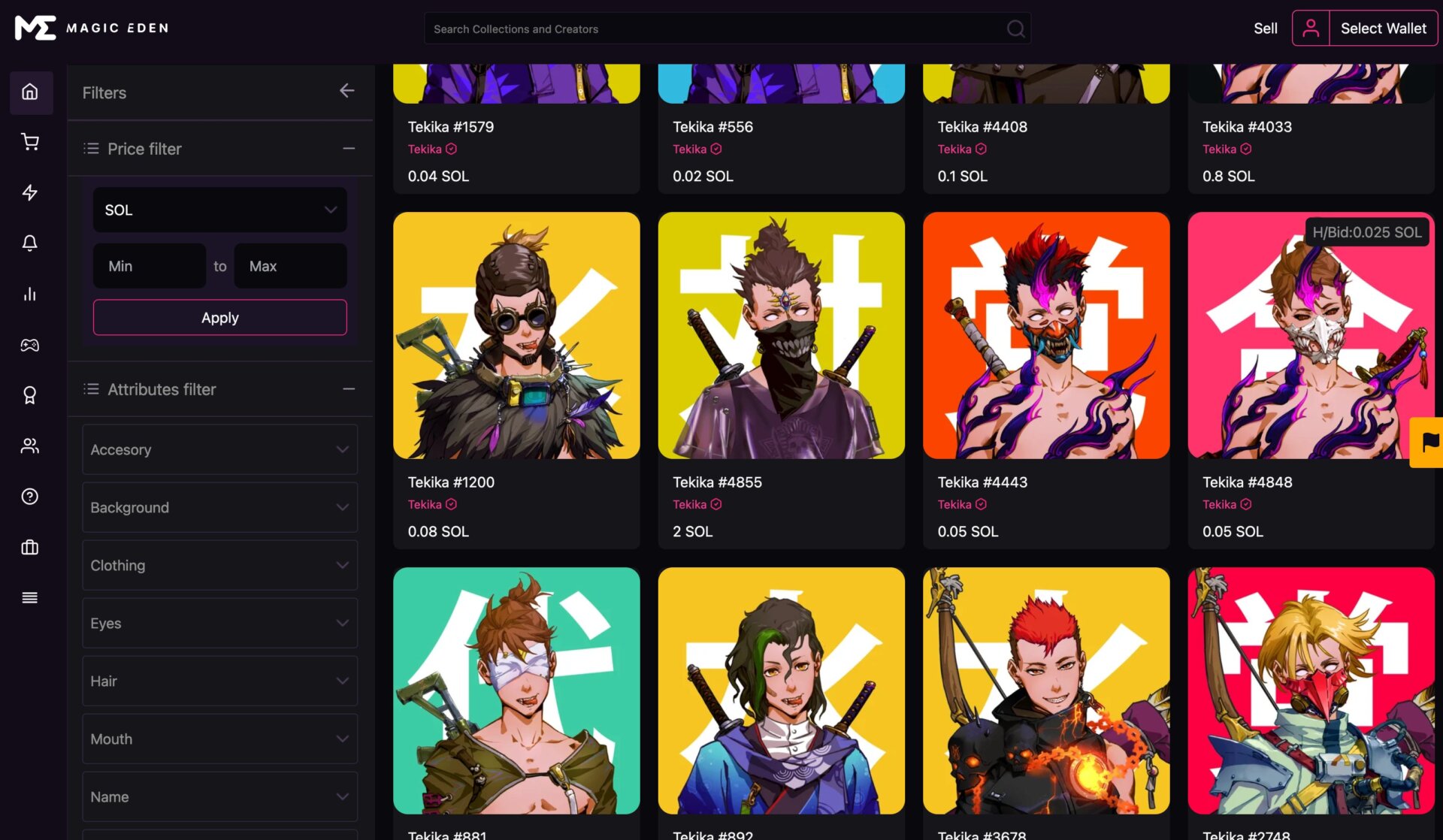Go to home via sidebar house icon
This screenshot has width=1443, height=840.
[x=30, y=92]
